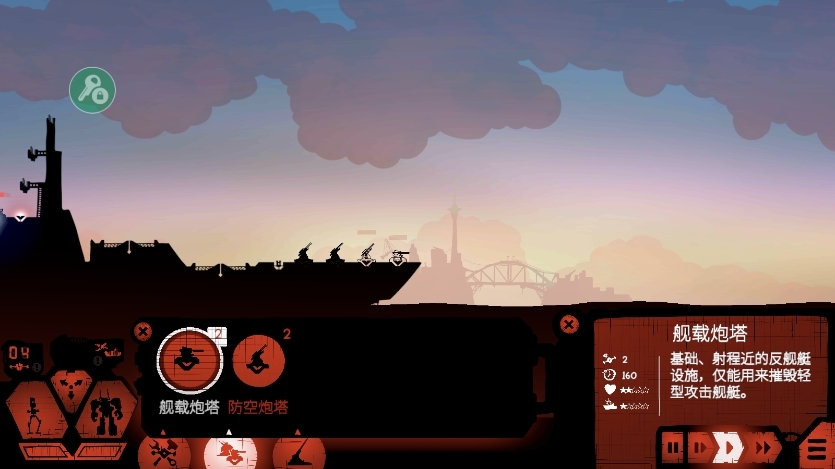The height and width of the screenshot is (469, 835).
Task: Pause the game
Action: point(673,447)
